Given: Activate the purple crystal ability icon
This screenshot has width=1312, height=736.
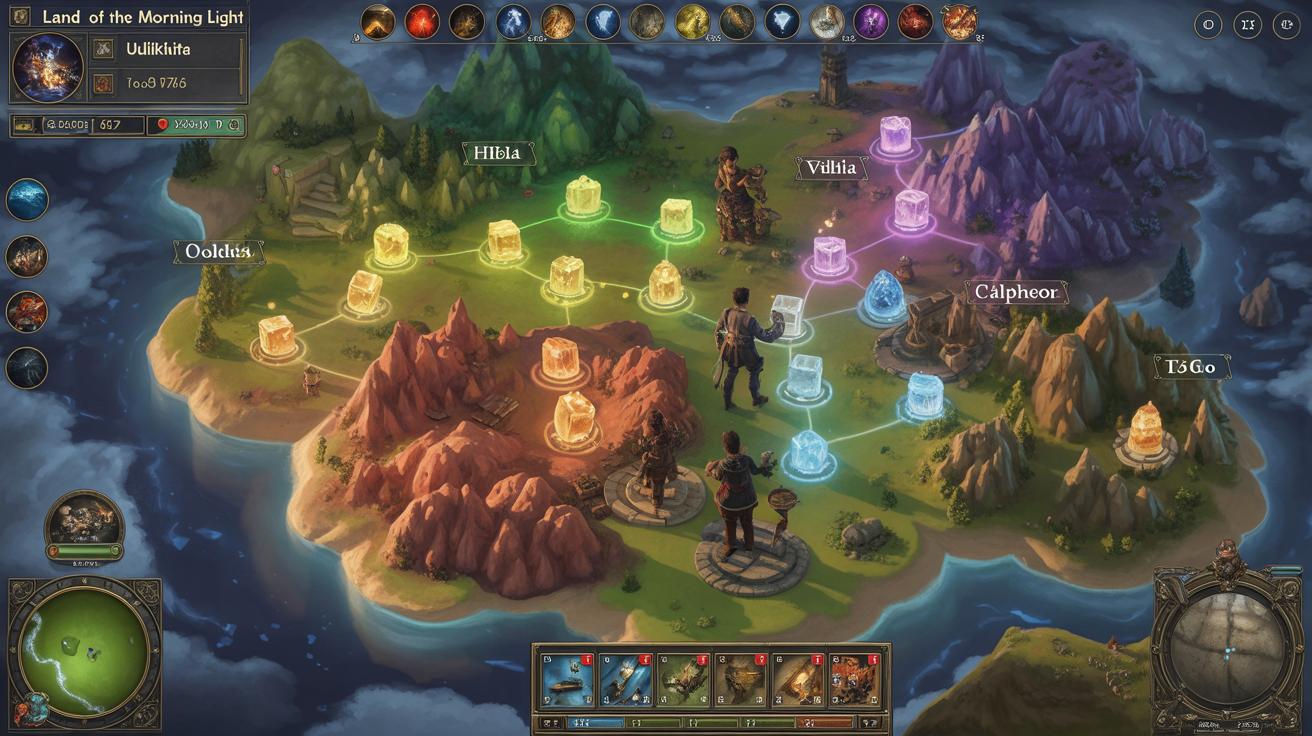Looking at the screenshot, I should [x=871, y=21].
